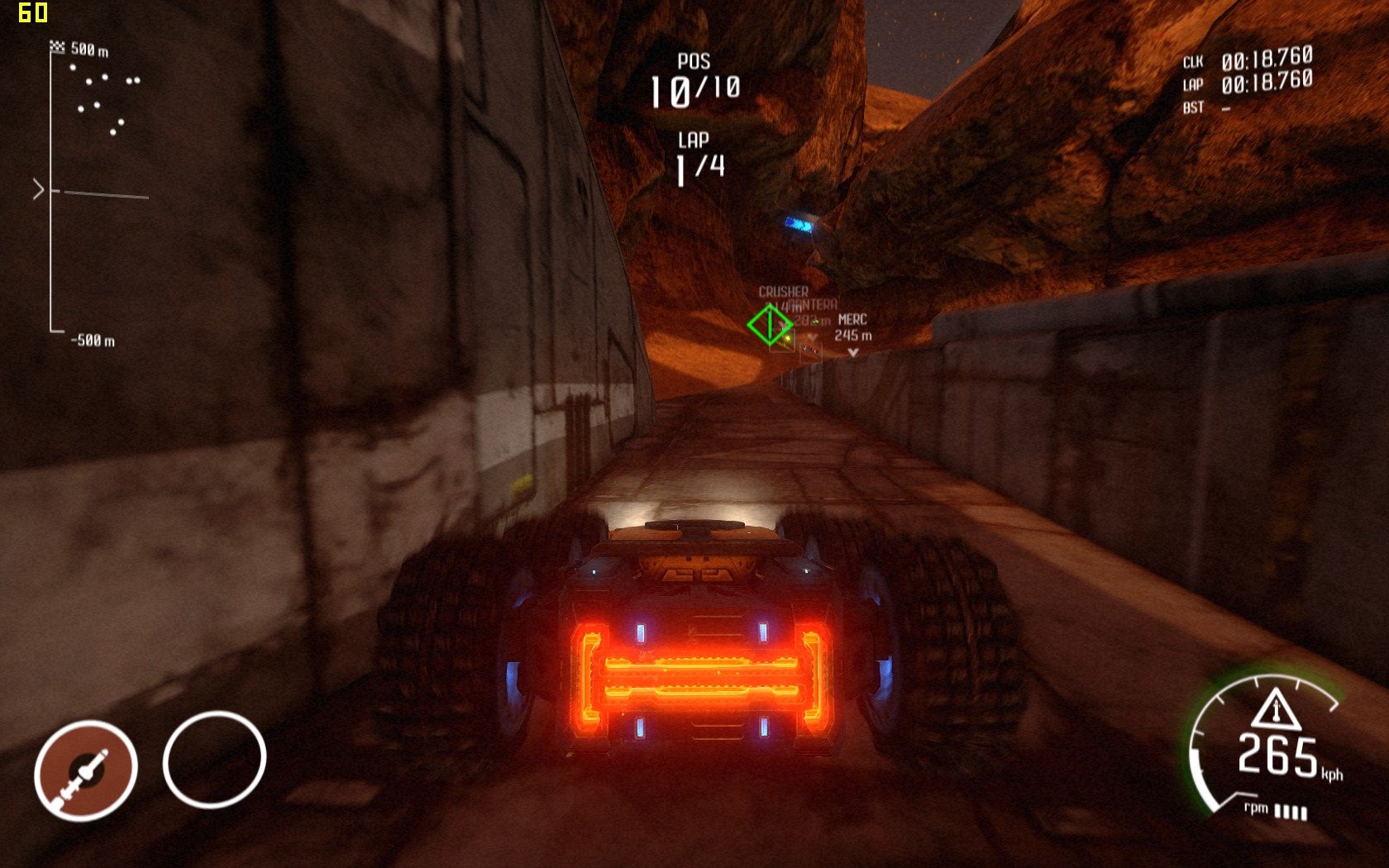Select the missile weapon pickup slot
The image size is (1389, 868).
coord(85,770)
